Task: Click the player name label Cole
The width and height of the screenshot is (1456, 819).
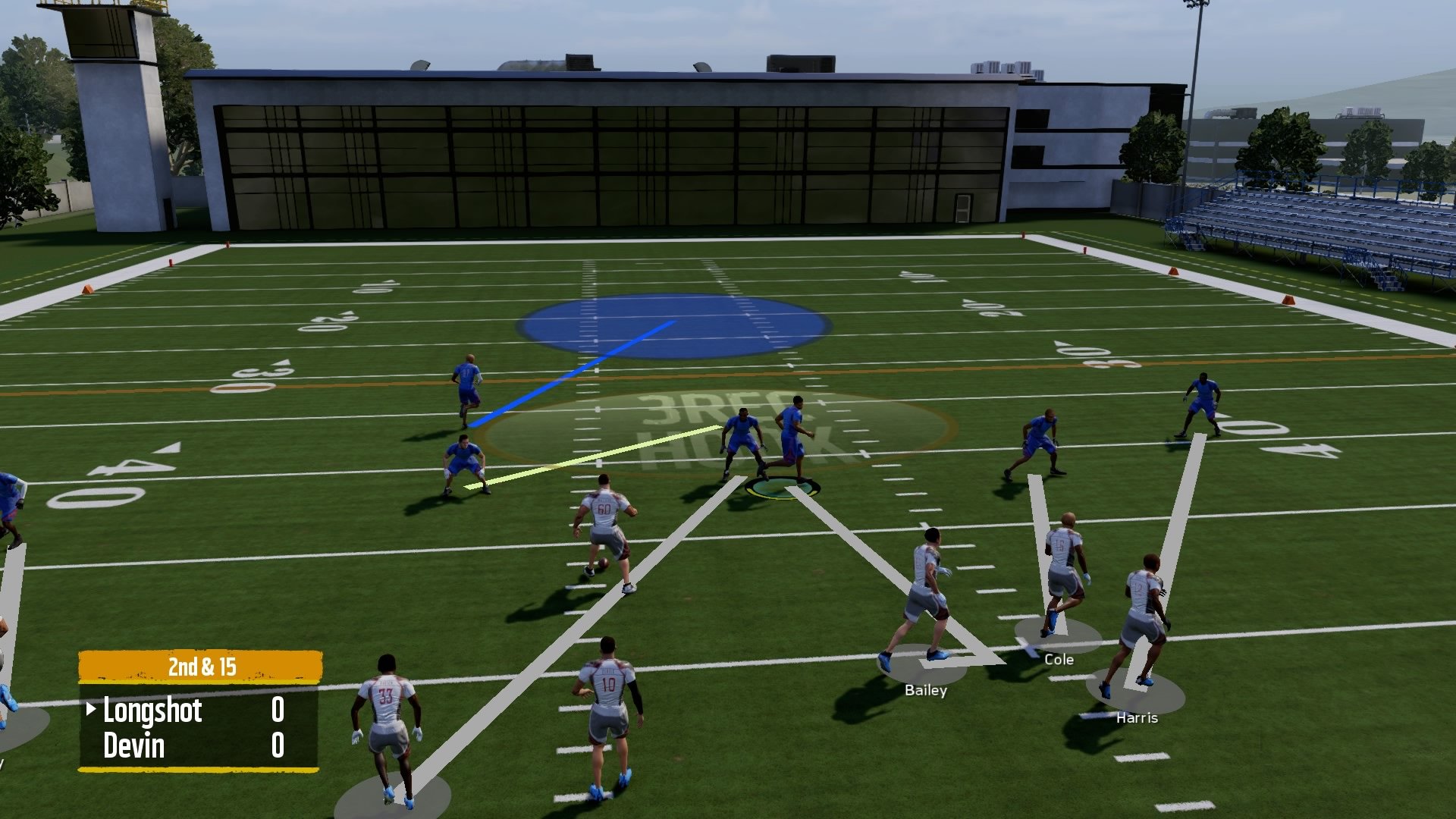Action: (x=1058, y=659)
